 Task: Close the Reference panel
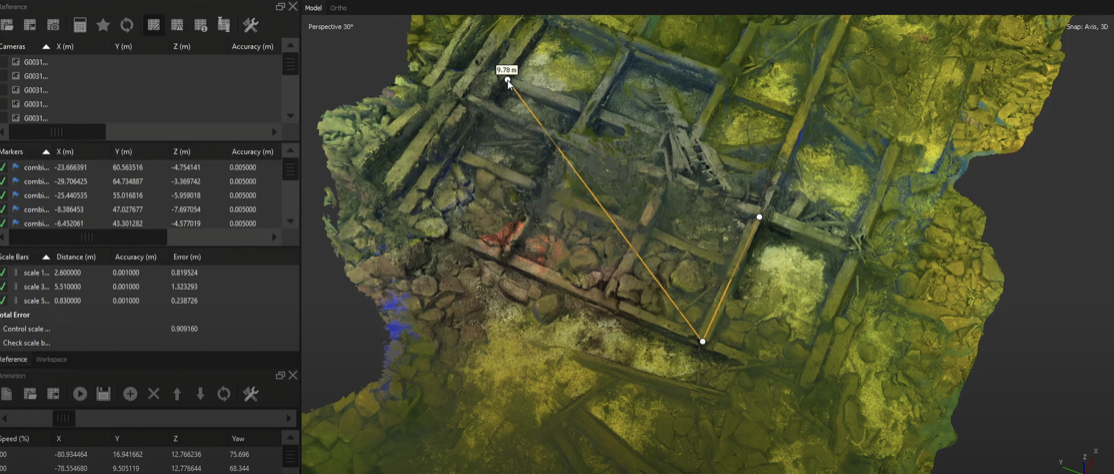point(292,7)
